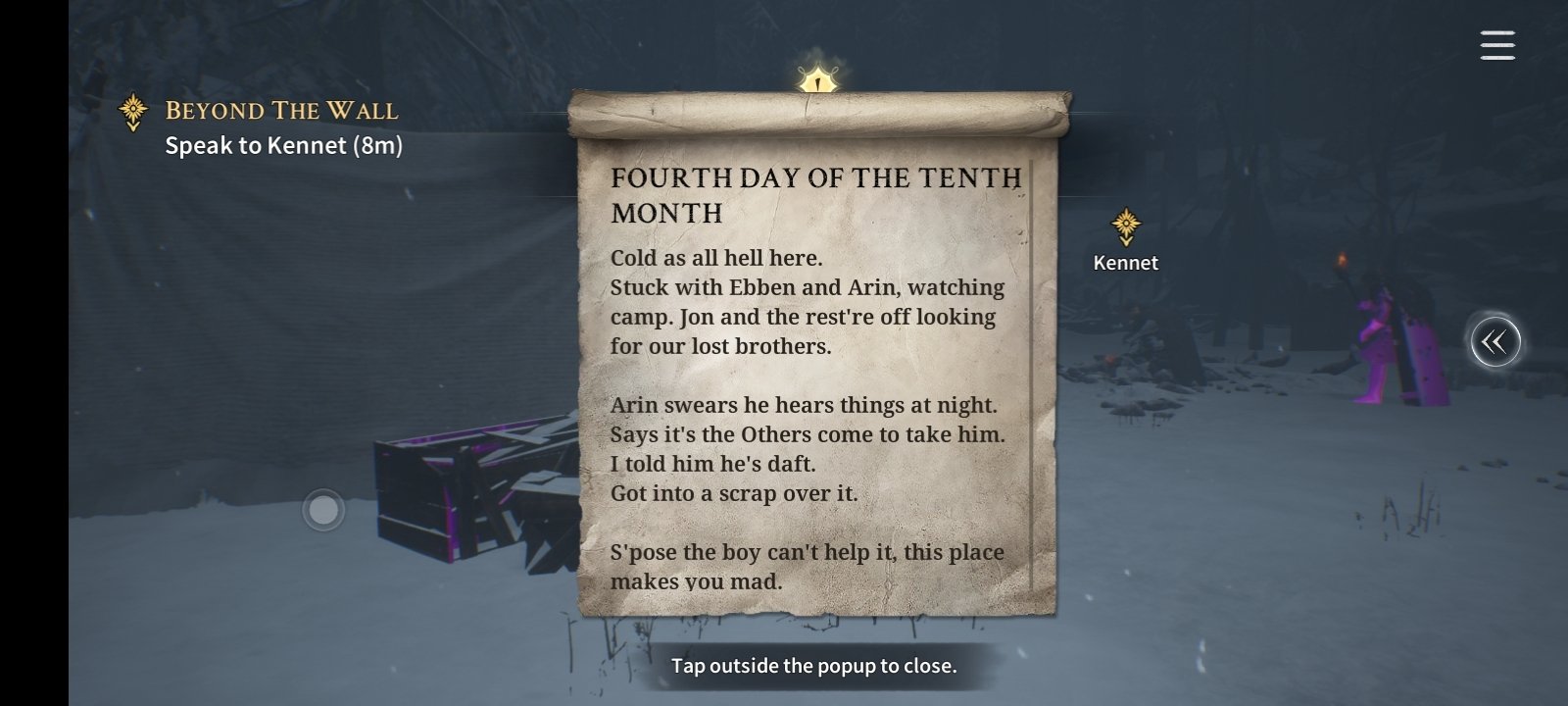Tap the Kennet quest marker
1568x706 pixels.
(1126, 228)
